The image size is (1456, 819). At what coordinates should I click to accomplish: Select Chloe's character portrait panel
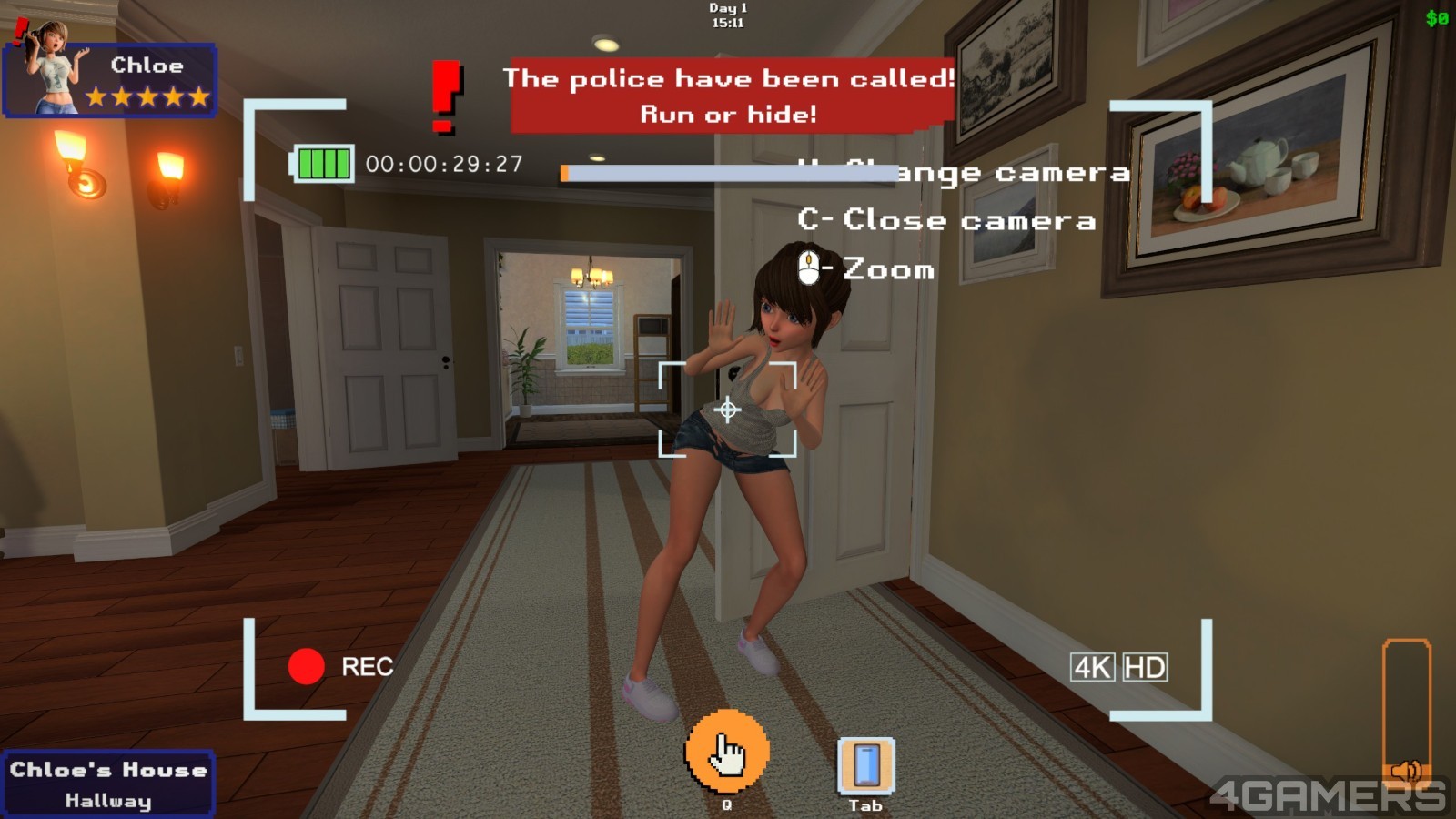tap(109, 79)
